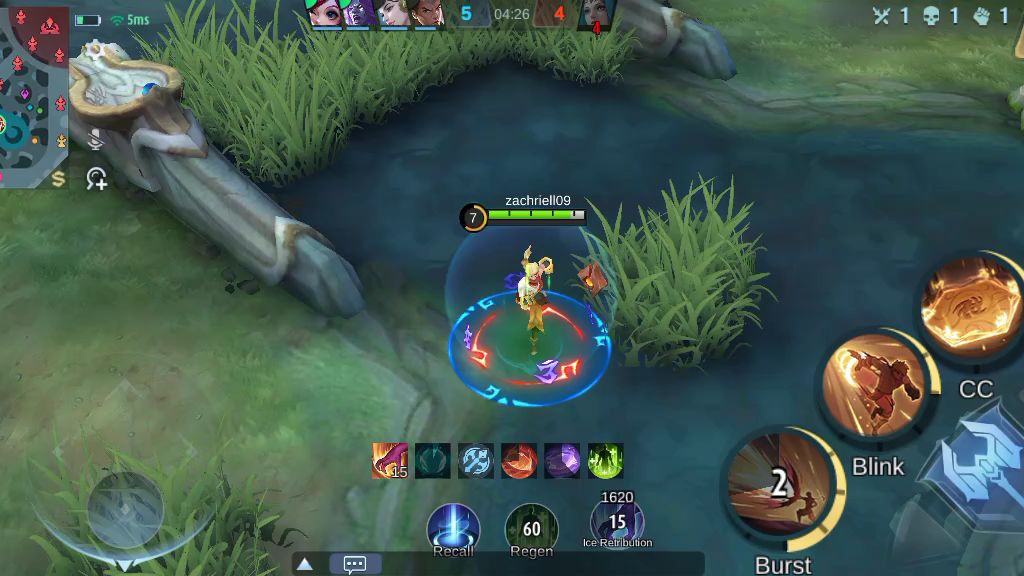Select the purple crystal item icon
Image resolution: width=1024 pixels, height=576 pixels.
coord(562,461)
